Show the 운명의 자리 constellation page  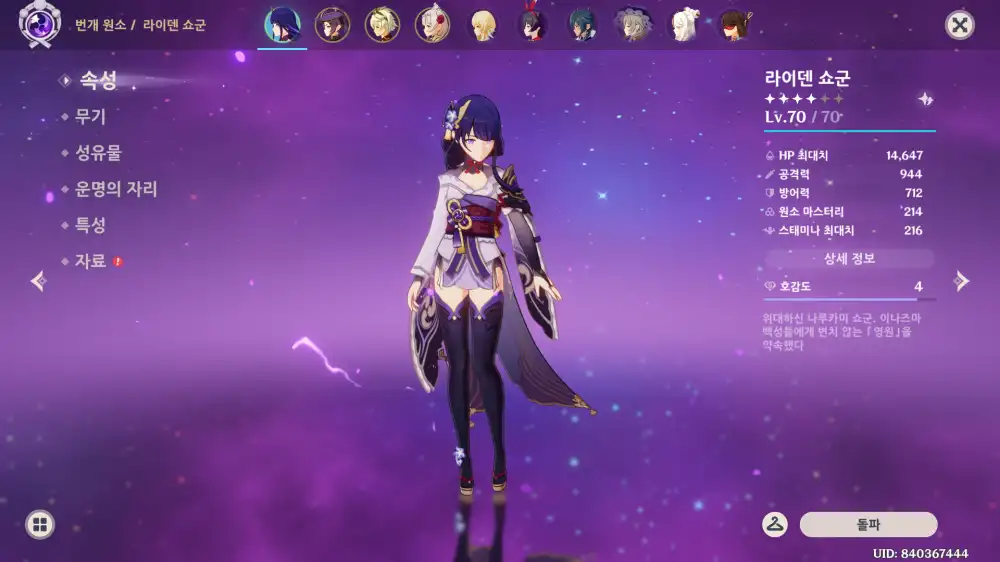click(x=115, y=189)
